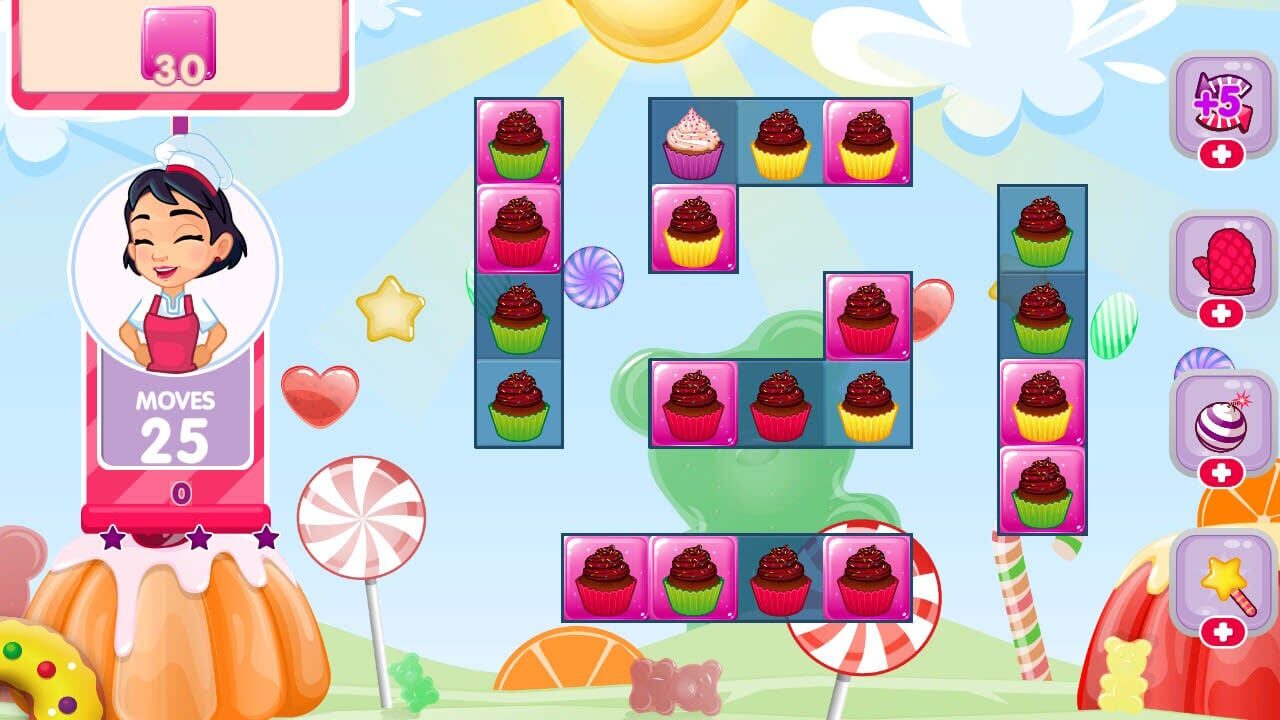
Task: Select the white frosted cupcake tile
Action: tap(692, 140)
